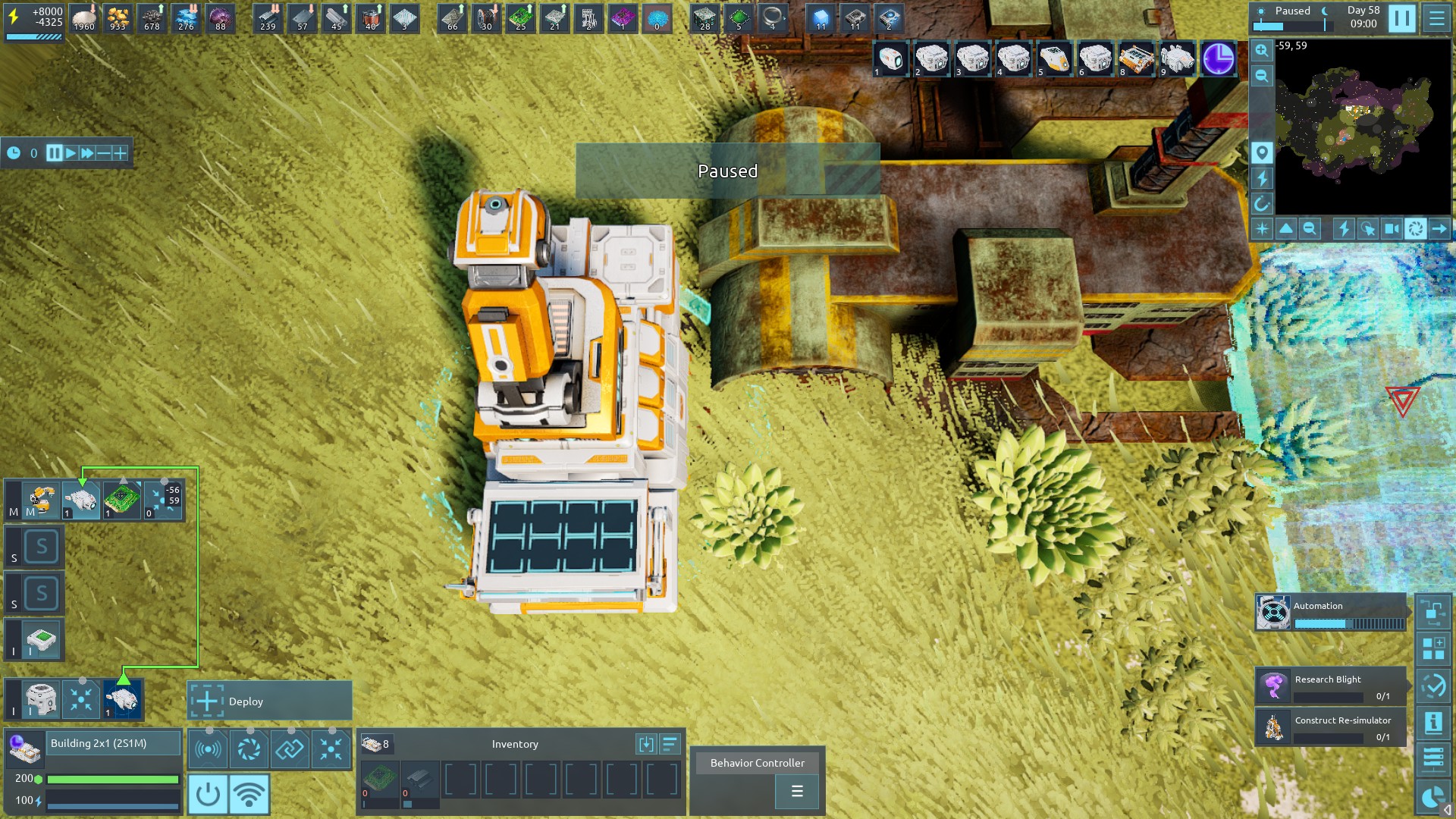Click the inventory sort button
1456x819 pixels.
(670, 744)
